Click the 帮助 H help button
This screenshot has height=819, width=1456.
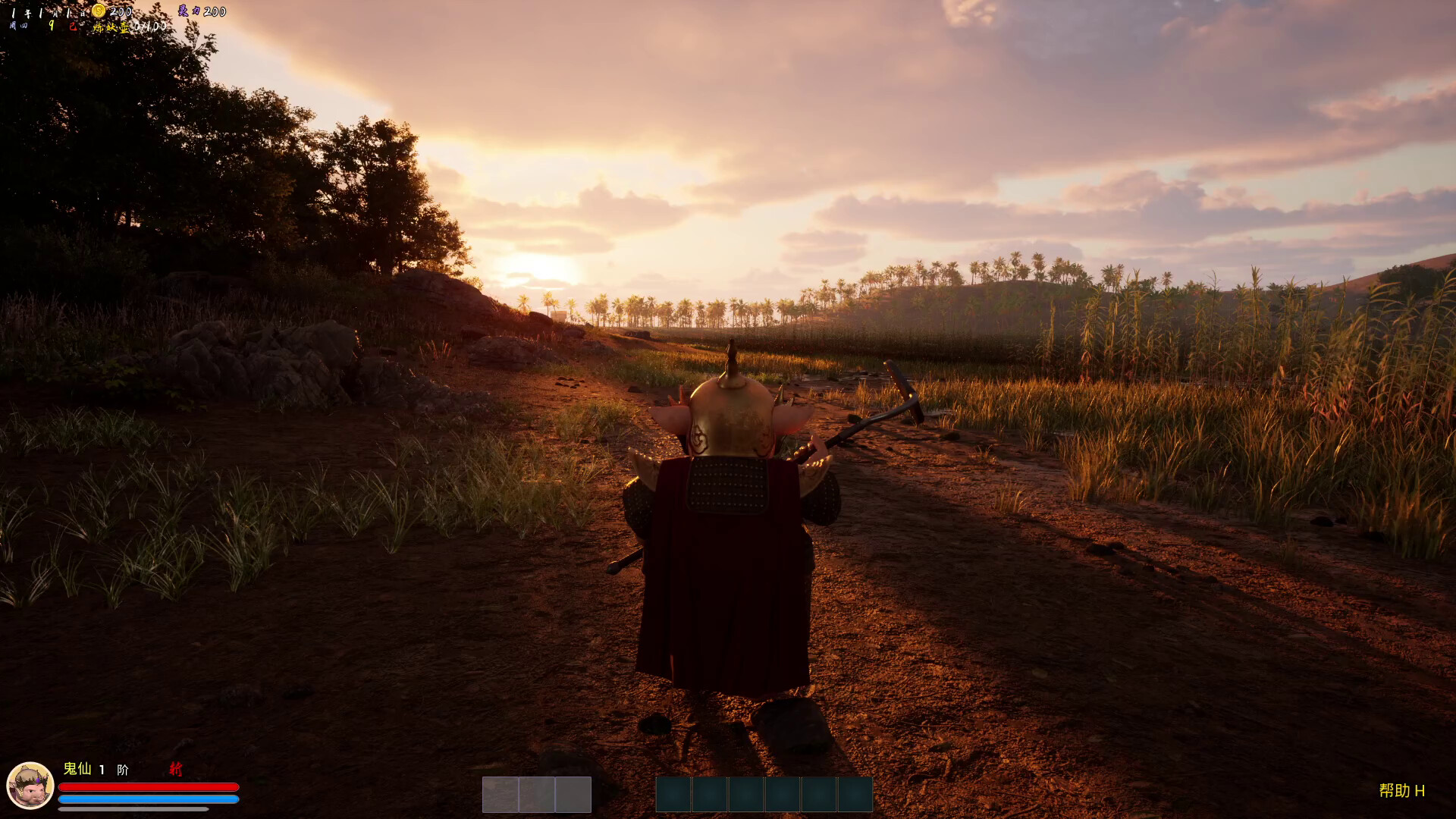click(1401, 791)
